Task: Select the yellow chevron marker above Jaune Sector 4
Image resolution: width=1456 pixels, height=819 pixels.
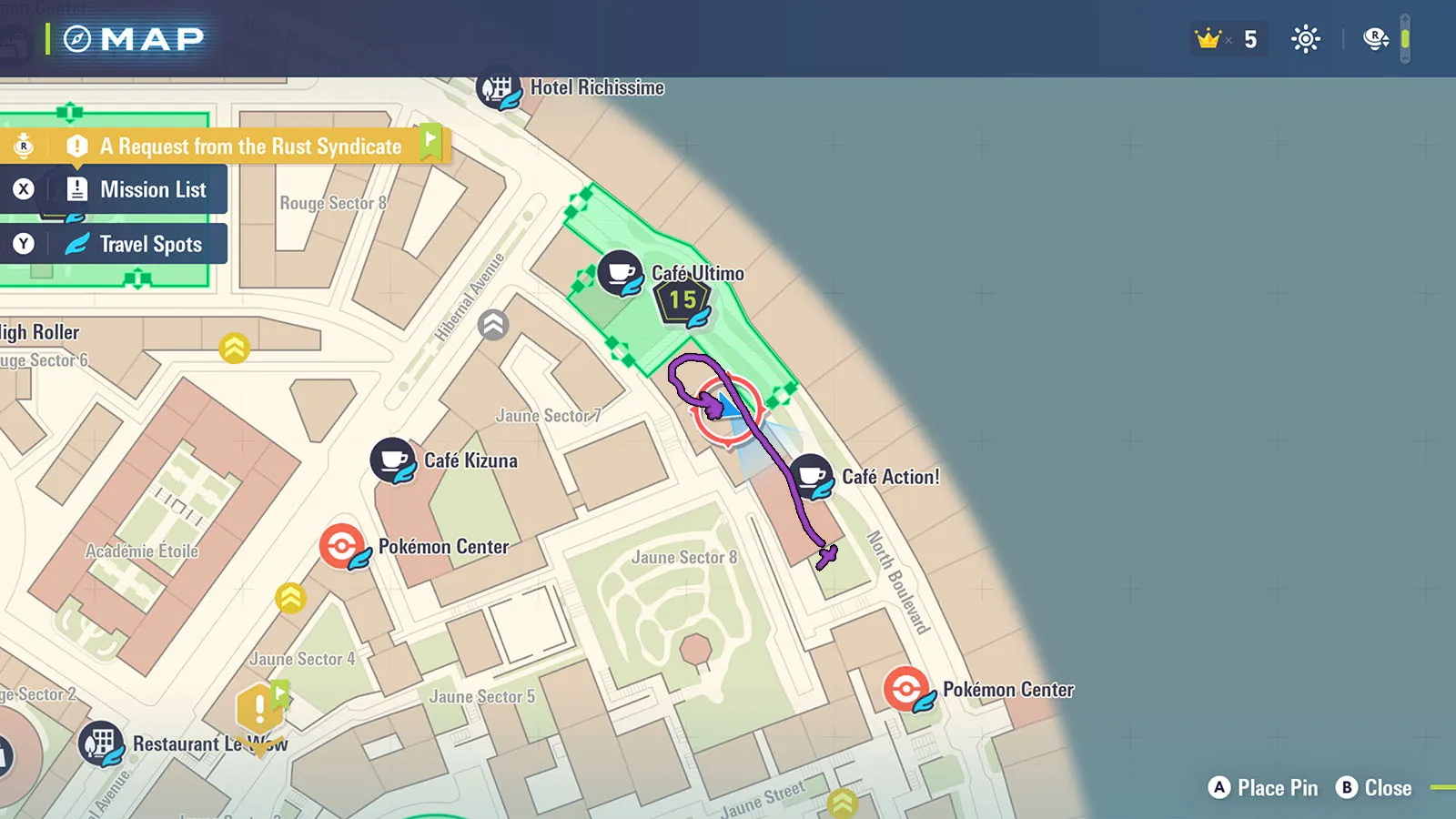Action: pos(291,598)
